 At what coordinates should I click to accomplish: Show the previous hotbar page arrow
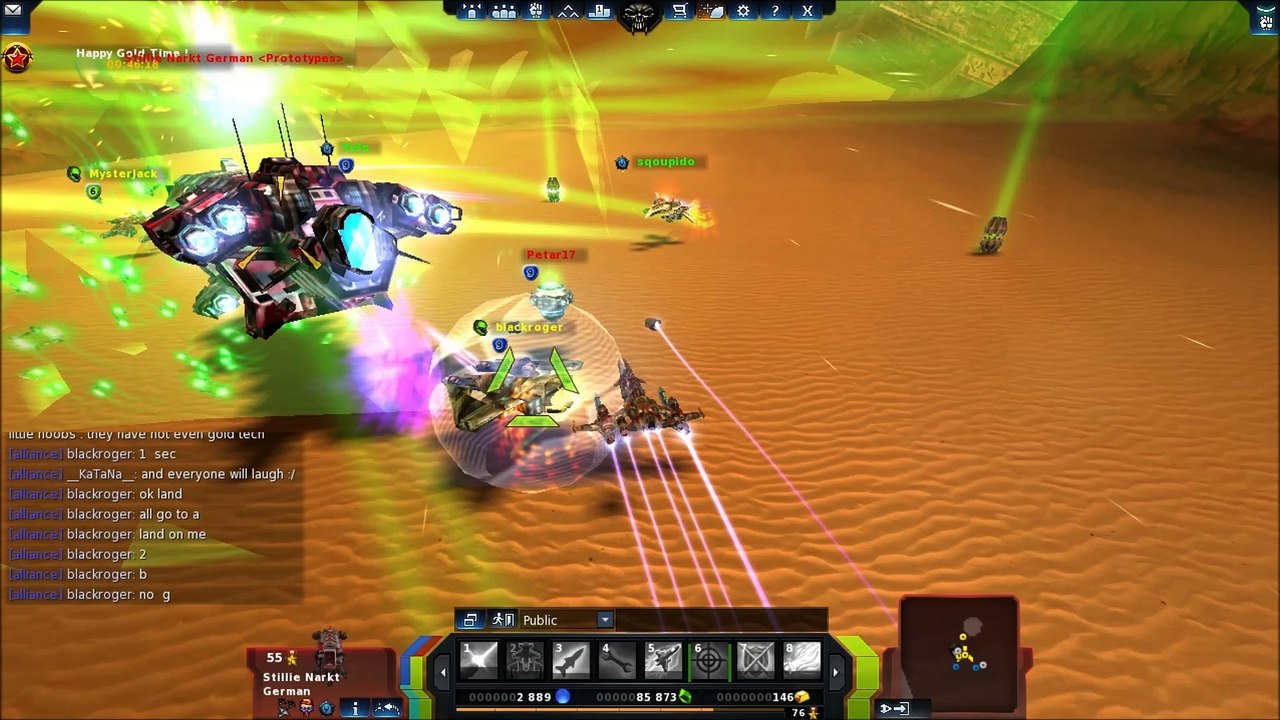click(443, 672)
